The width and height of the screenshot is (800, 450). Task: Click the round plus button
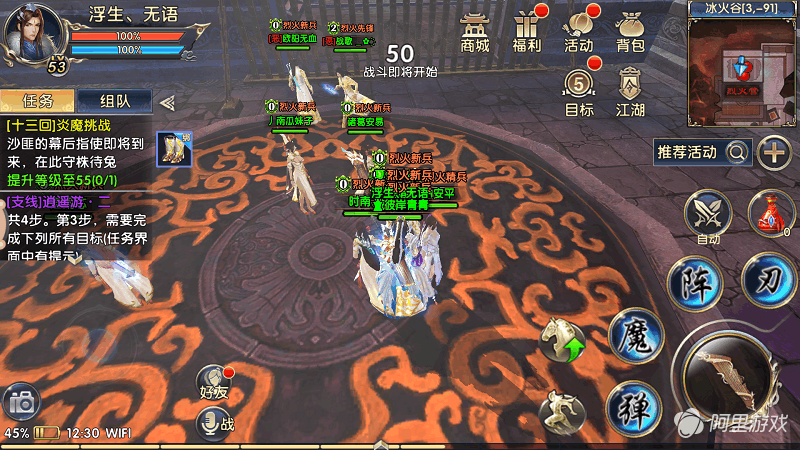click(x=773, y=152)
